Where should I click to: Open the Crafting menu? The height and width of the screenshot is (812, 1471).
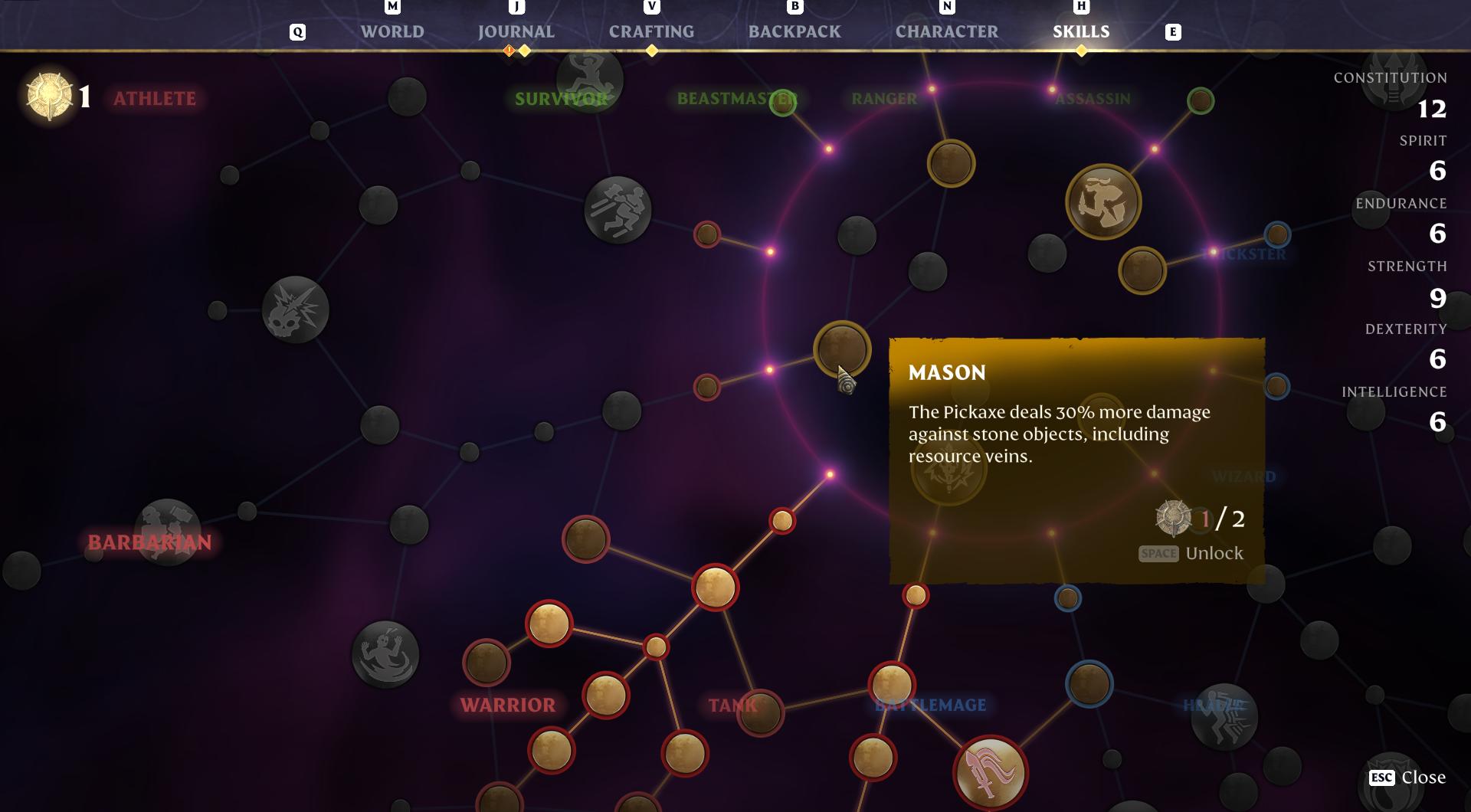pyautogui.click(x=650, y=32)
